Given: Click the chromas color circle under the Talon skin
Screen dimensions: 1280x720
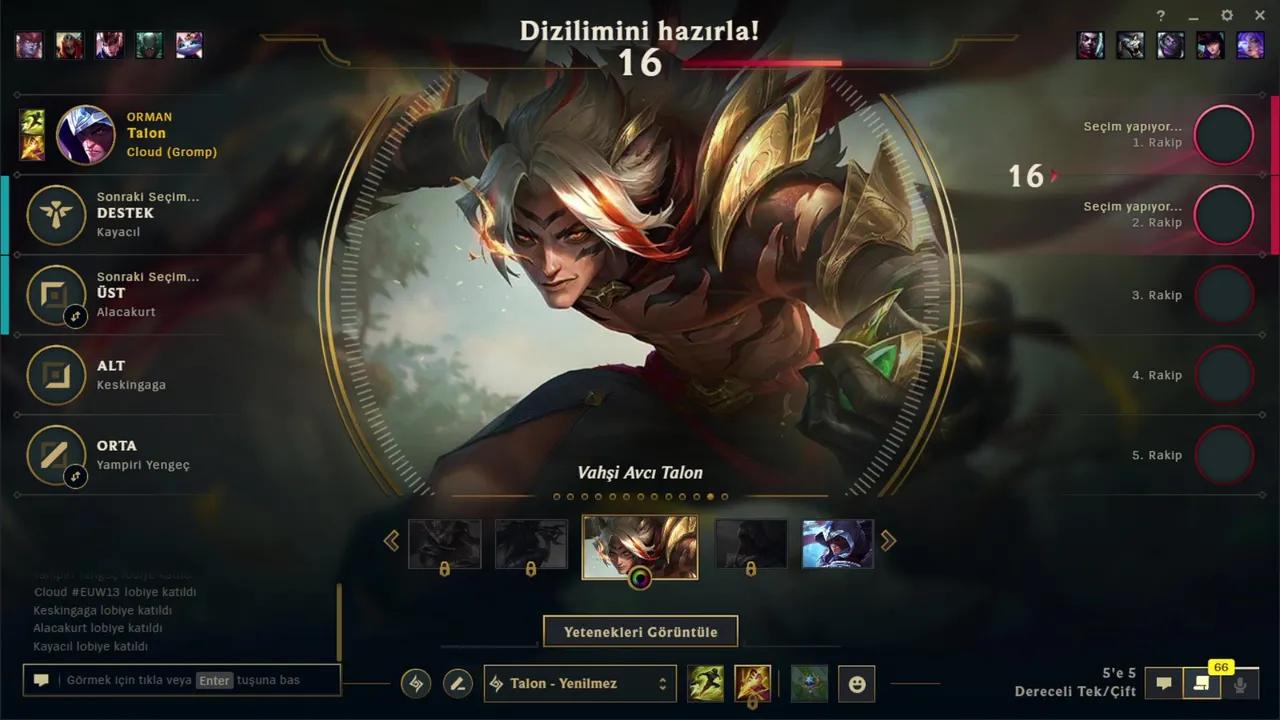Looking at the screenshot, I should pos(640,576).
